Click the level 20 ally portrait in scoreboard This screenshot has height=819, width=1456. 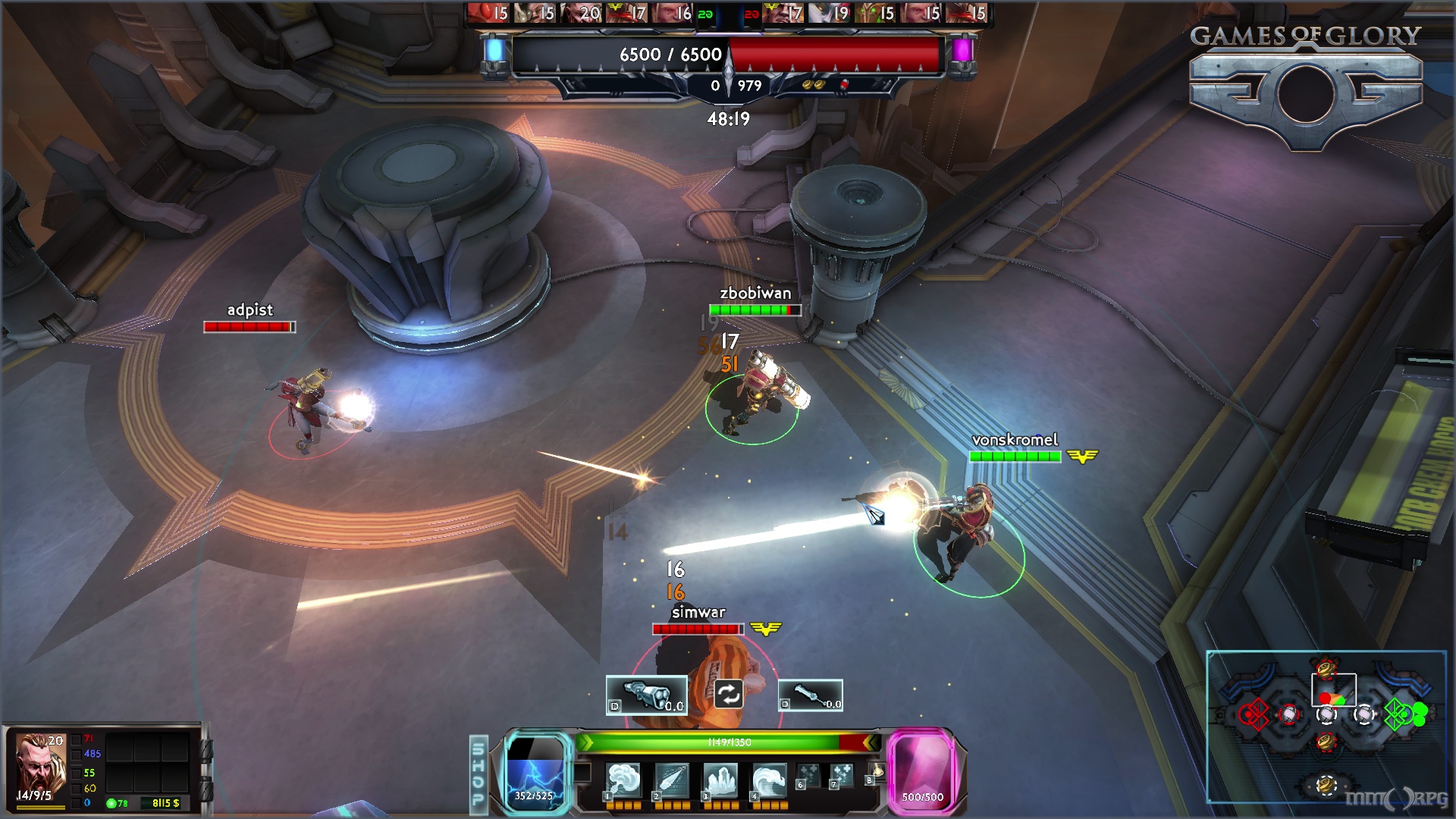(x=582, y=13)
